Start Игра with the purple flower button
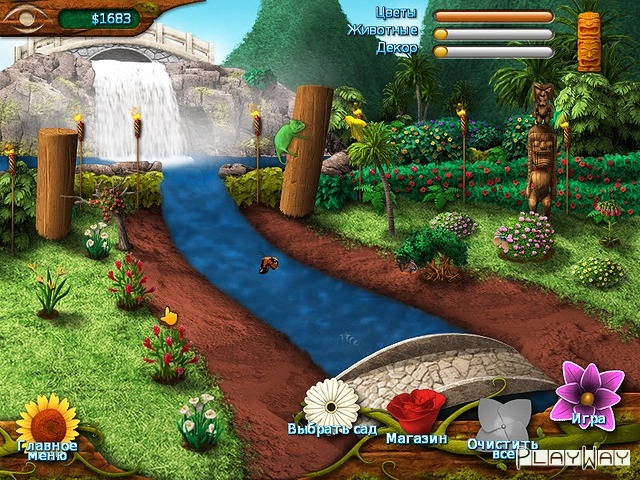This screenshot has width=640, height=480. 589,392
